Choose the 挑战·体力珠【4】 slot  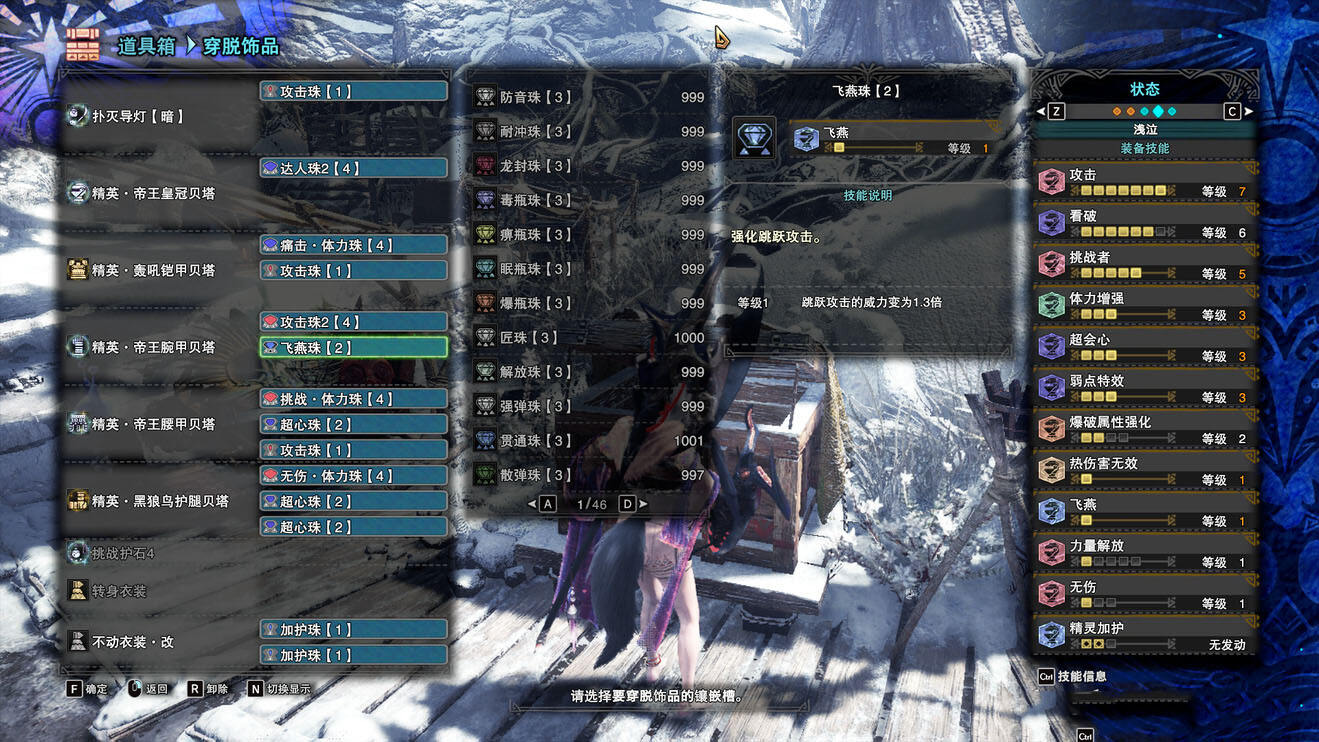(x=353, y=399)
